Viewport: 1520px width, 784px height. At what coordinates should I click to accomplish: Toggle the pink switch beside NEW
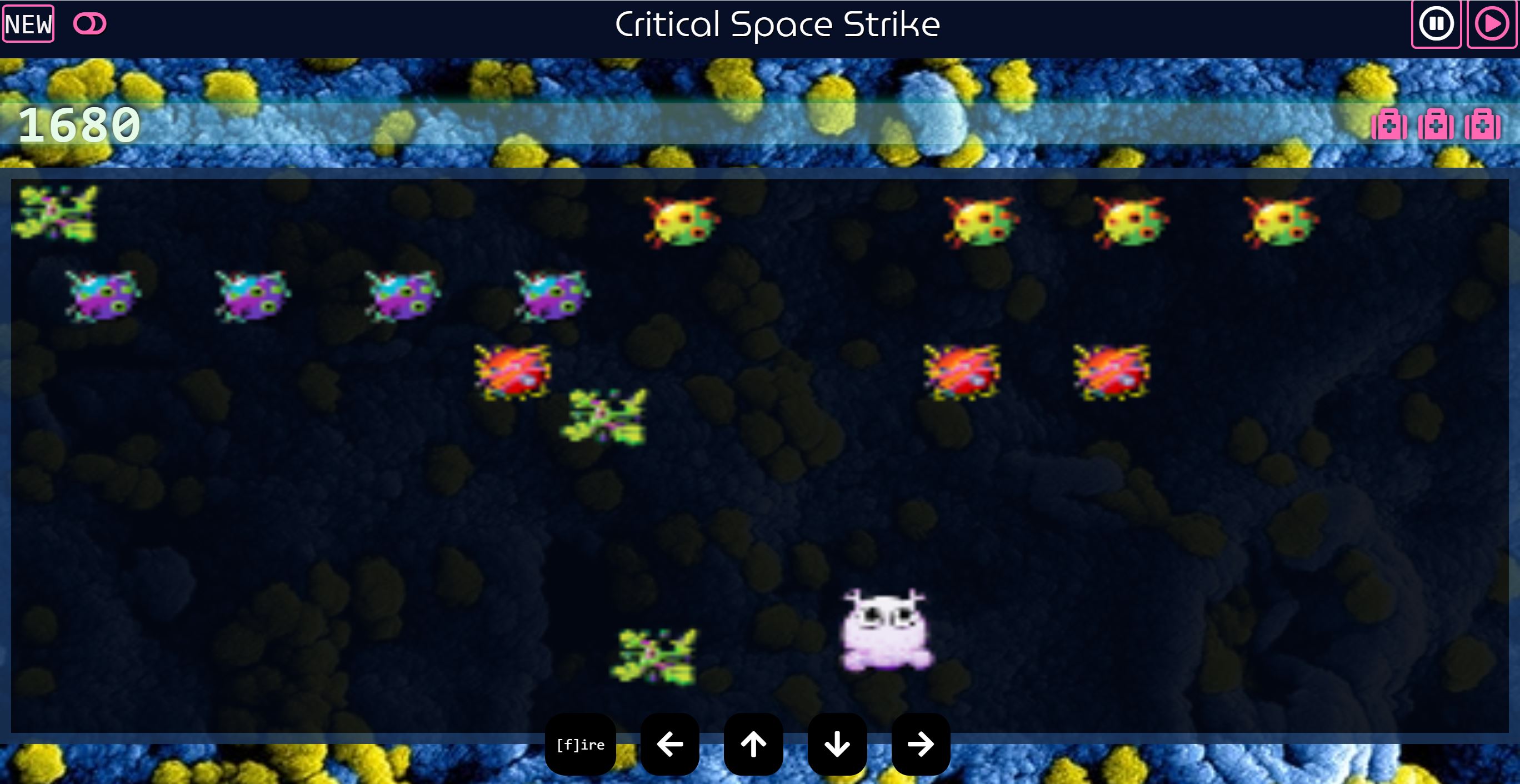point(88,23)
